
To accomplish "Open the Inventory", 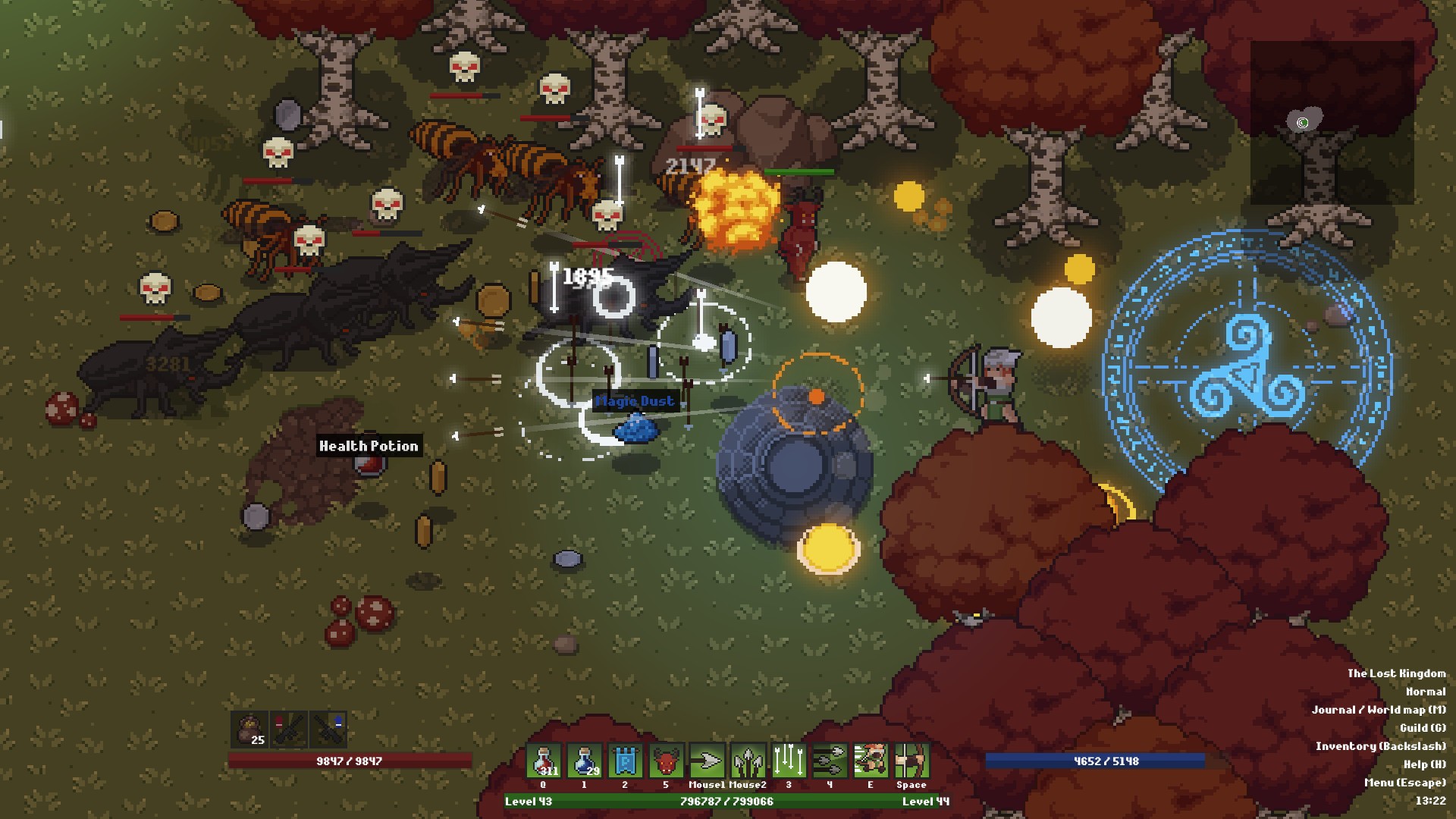I will tap(1380, 746).
